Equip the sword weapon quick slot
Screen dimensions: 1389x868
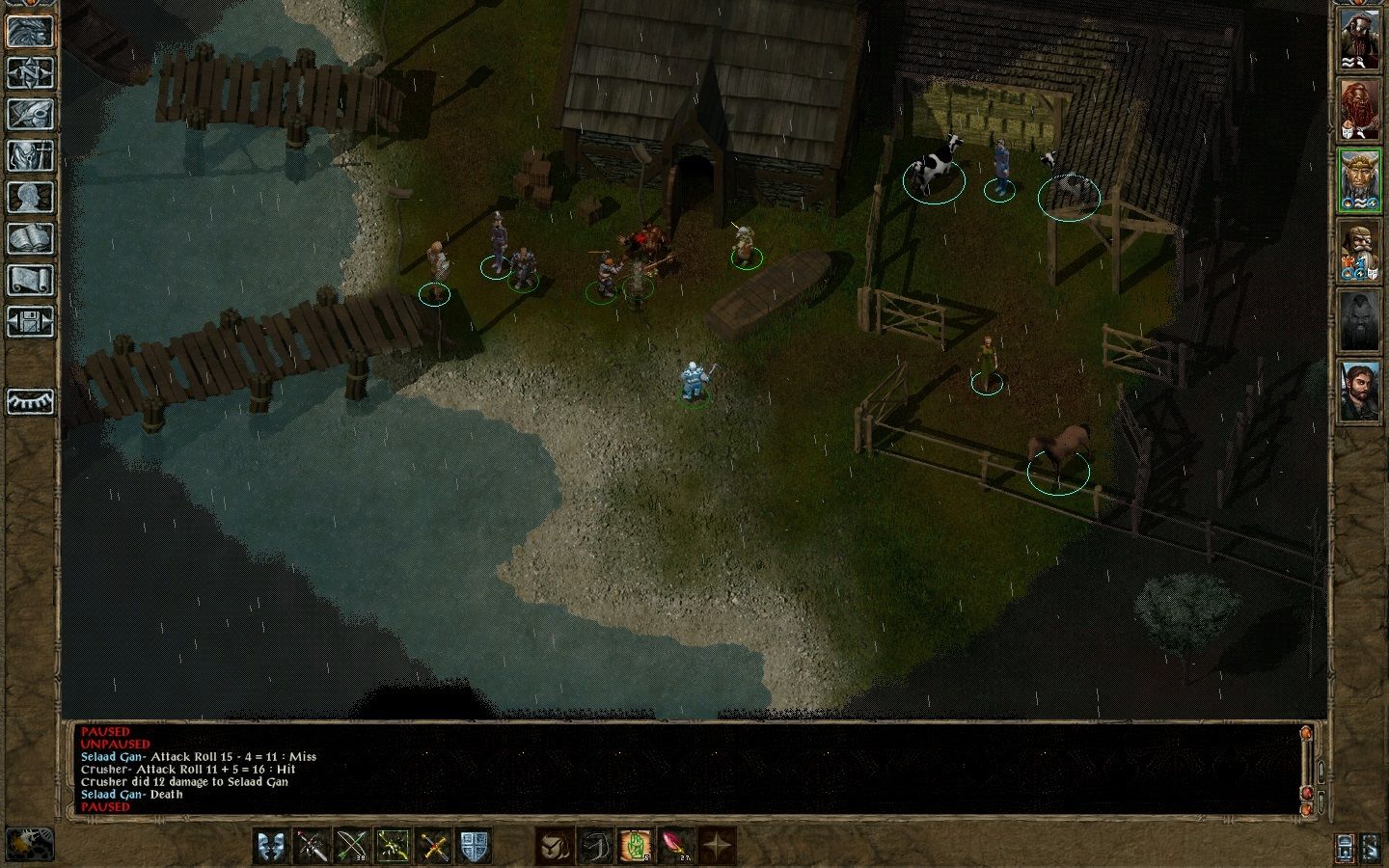312,846
